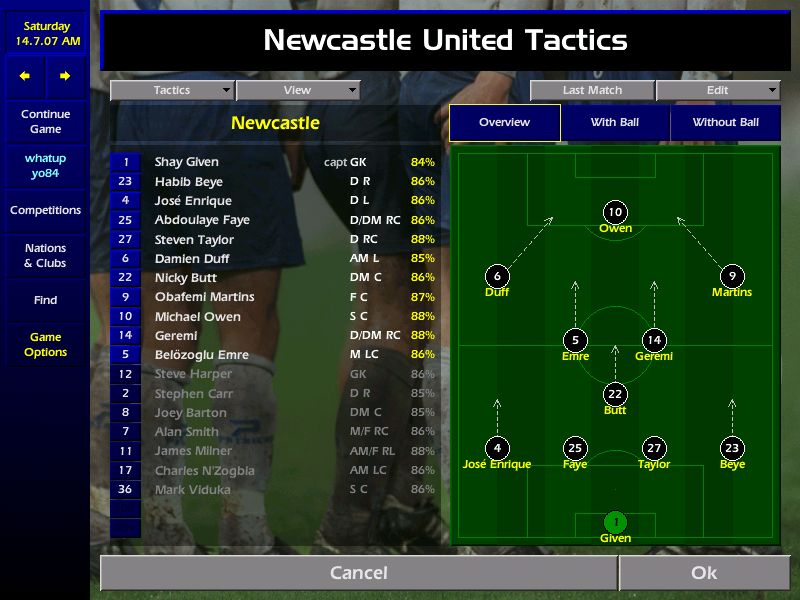The height and width of the screenshot is (600, 800).
Task: Go forward with the right arrow
Action: tap(65, 76)
